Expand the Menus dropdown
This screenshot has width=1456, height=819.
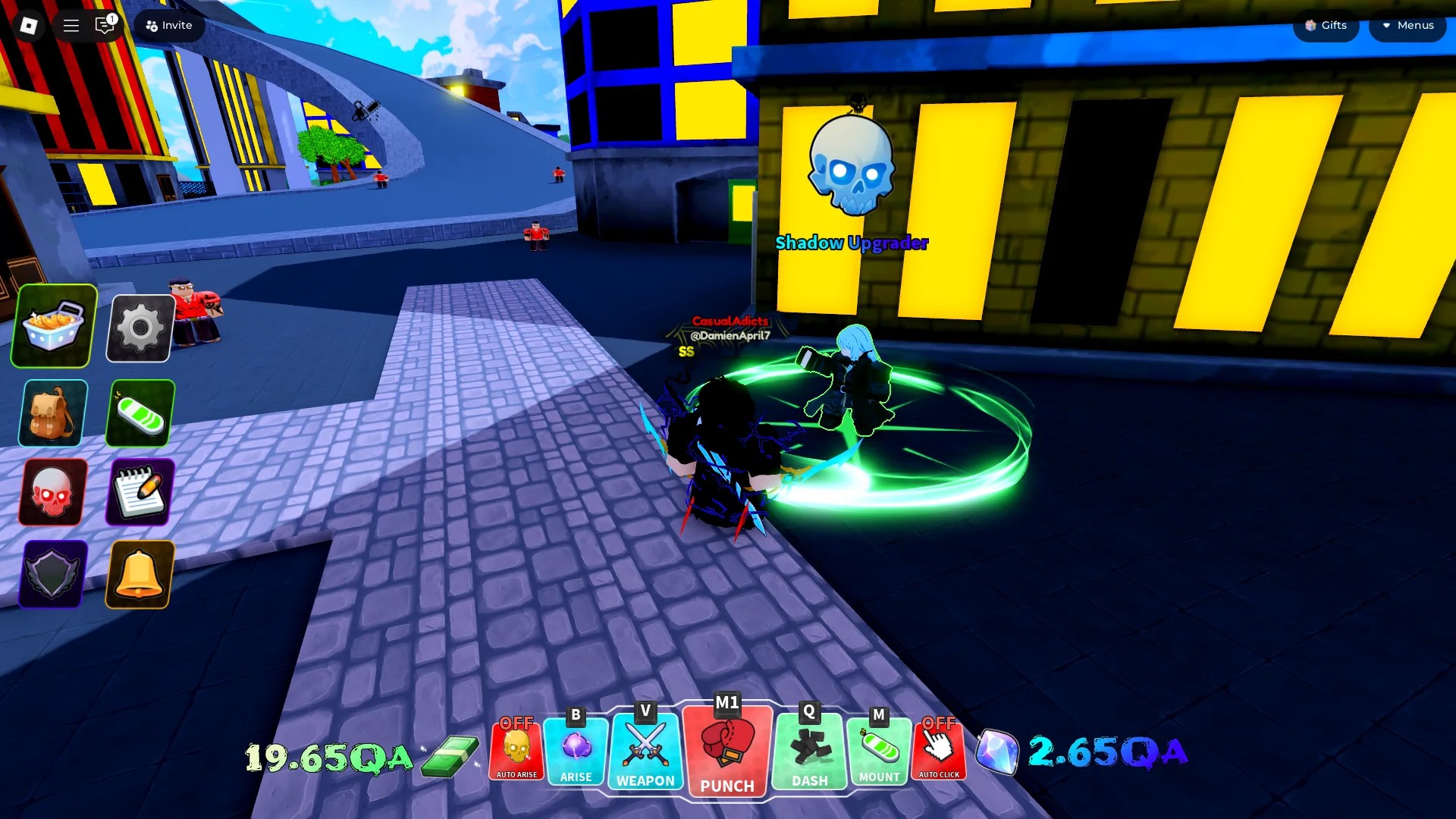coord(1407,25)
